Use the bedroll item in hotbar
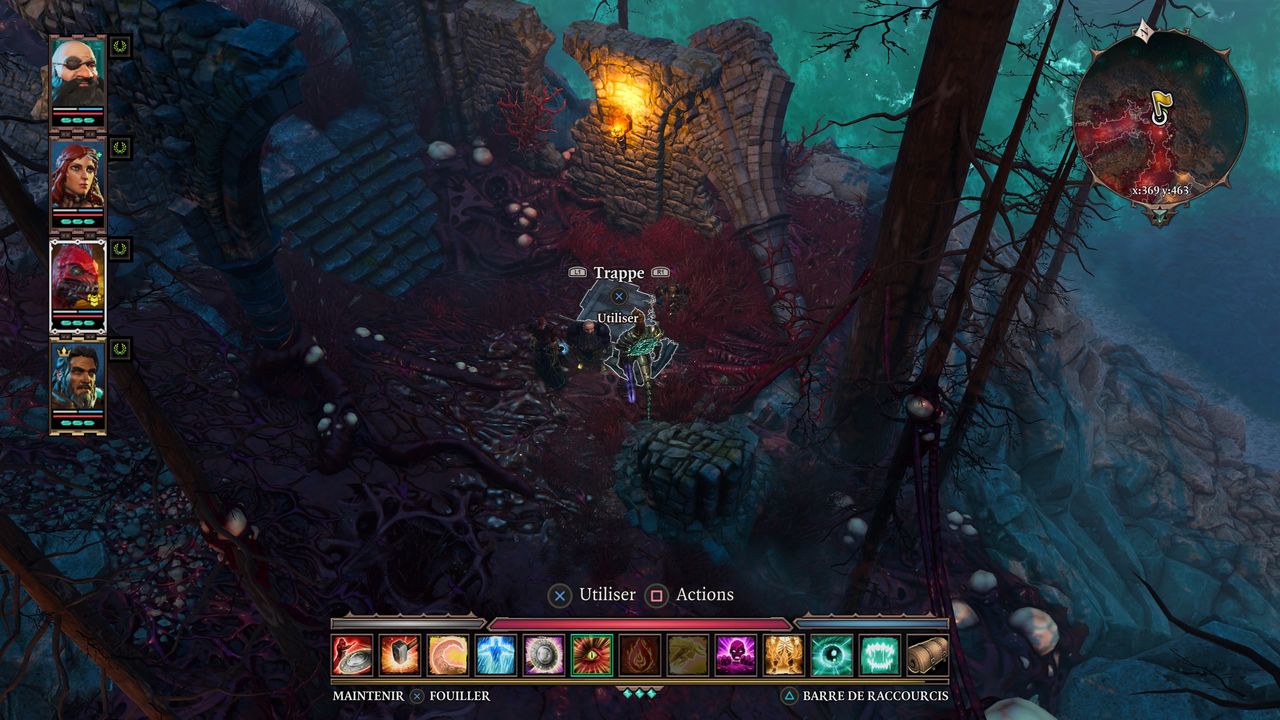This screenshot has height=720, width=1280. point(927,655)
